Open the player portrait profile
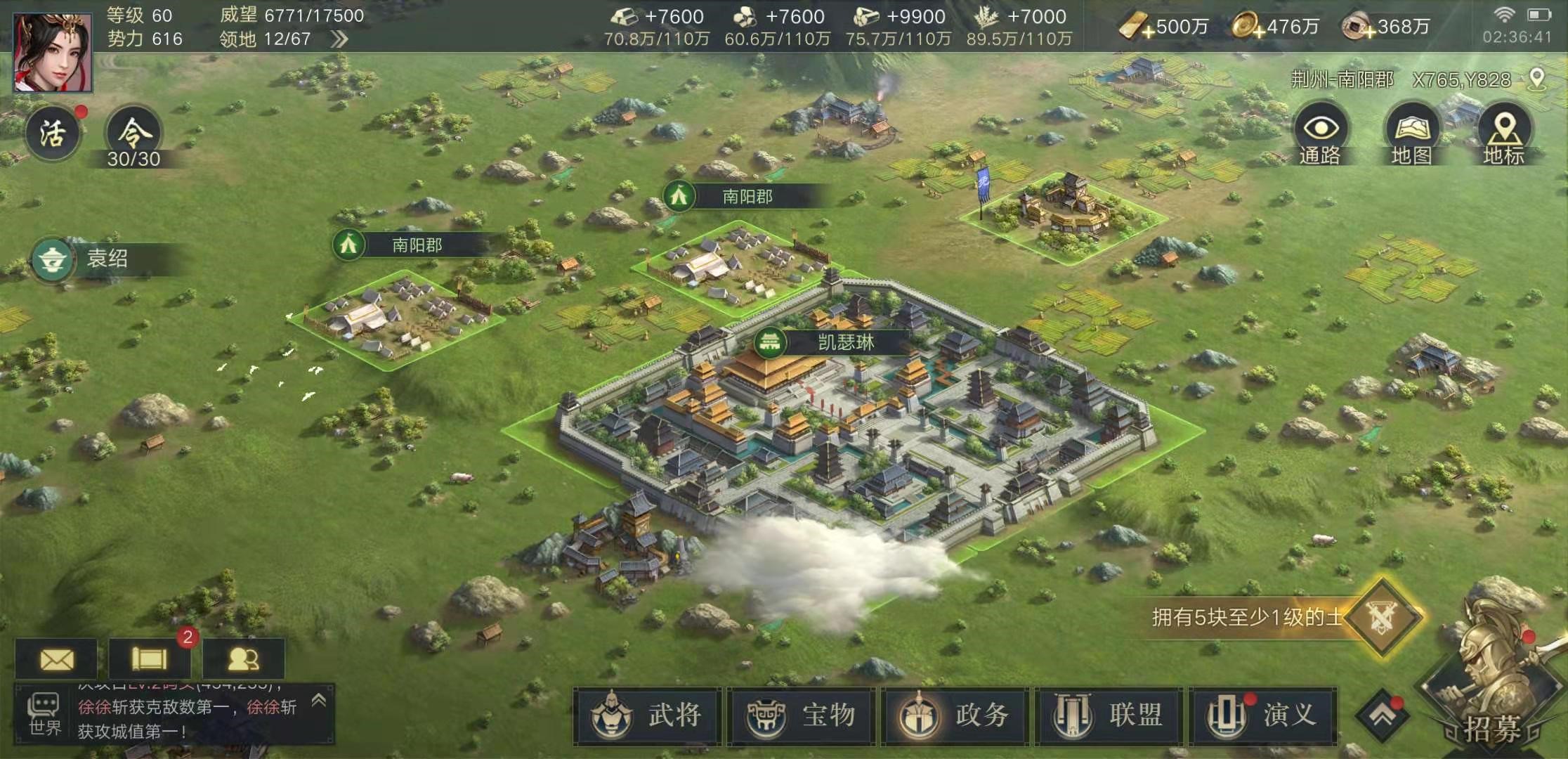1568x759 pixels. click(x=53, y=53)
